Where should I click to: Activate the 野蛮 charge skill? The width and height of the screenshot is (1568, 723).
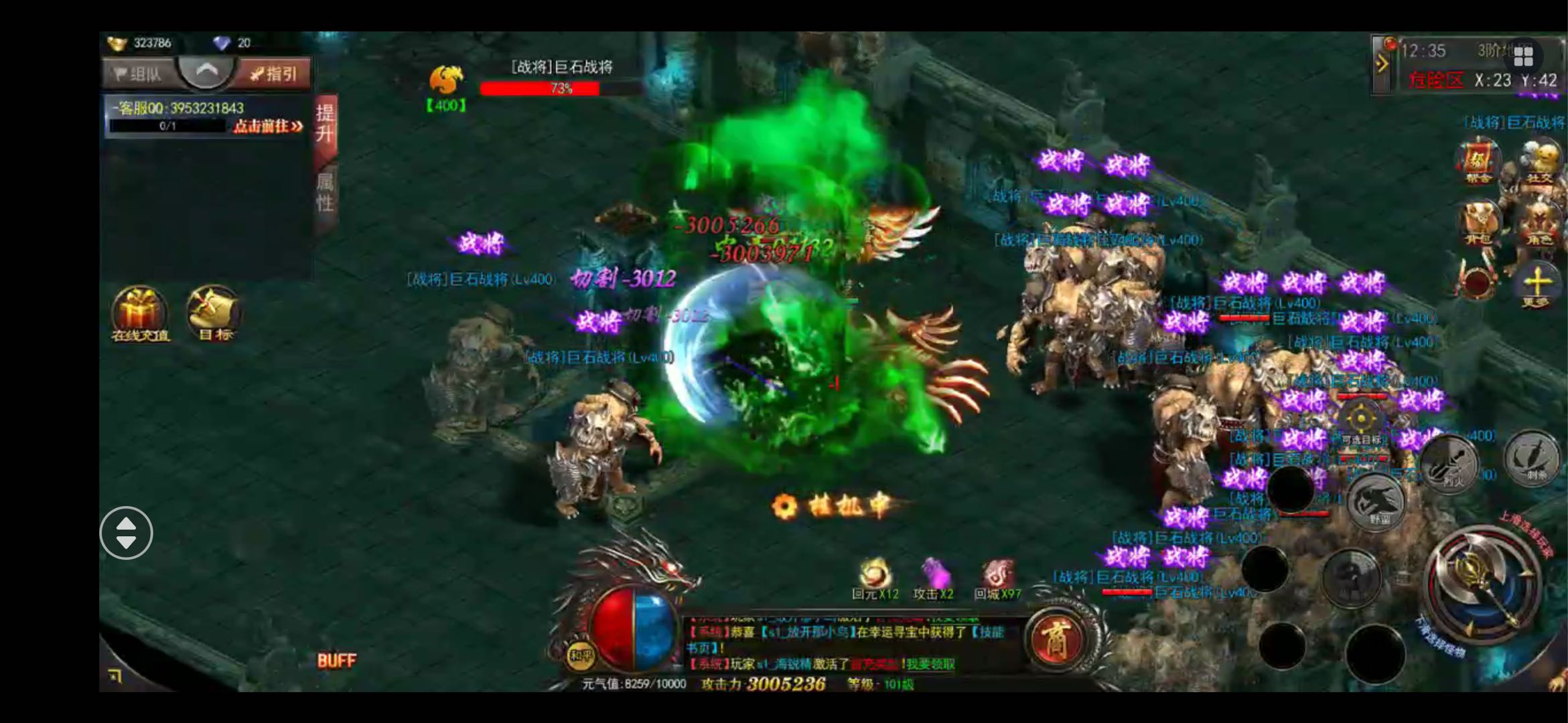[1377, 502]
